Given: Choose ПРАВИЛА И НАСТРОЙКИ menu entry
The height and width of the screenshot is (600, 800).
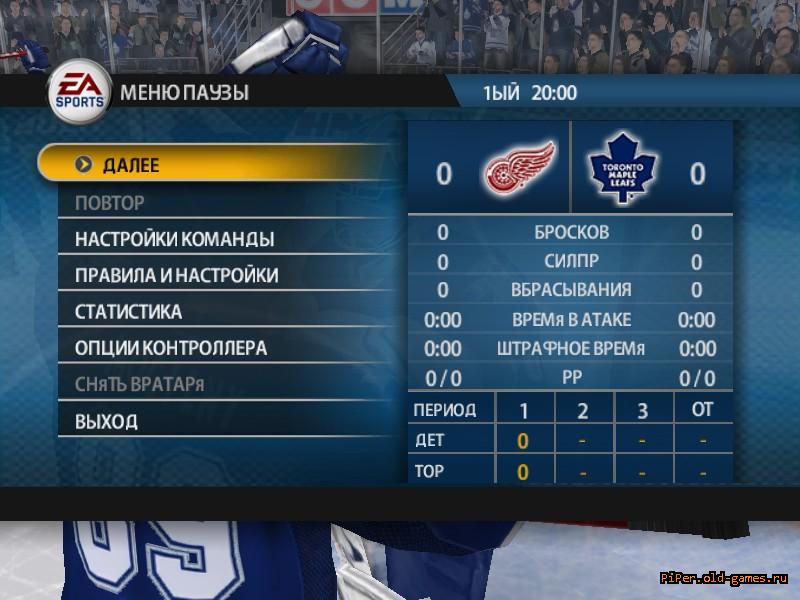Looking at the screenshot, I should coord(176,276).
